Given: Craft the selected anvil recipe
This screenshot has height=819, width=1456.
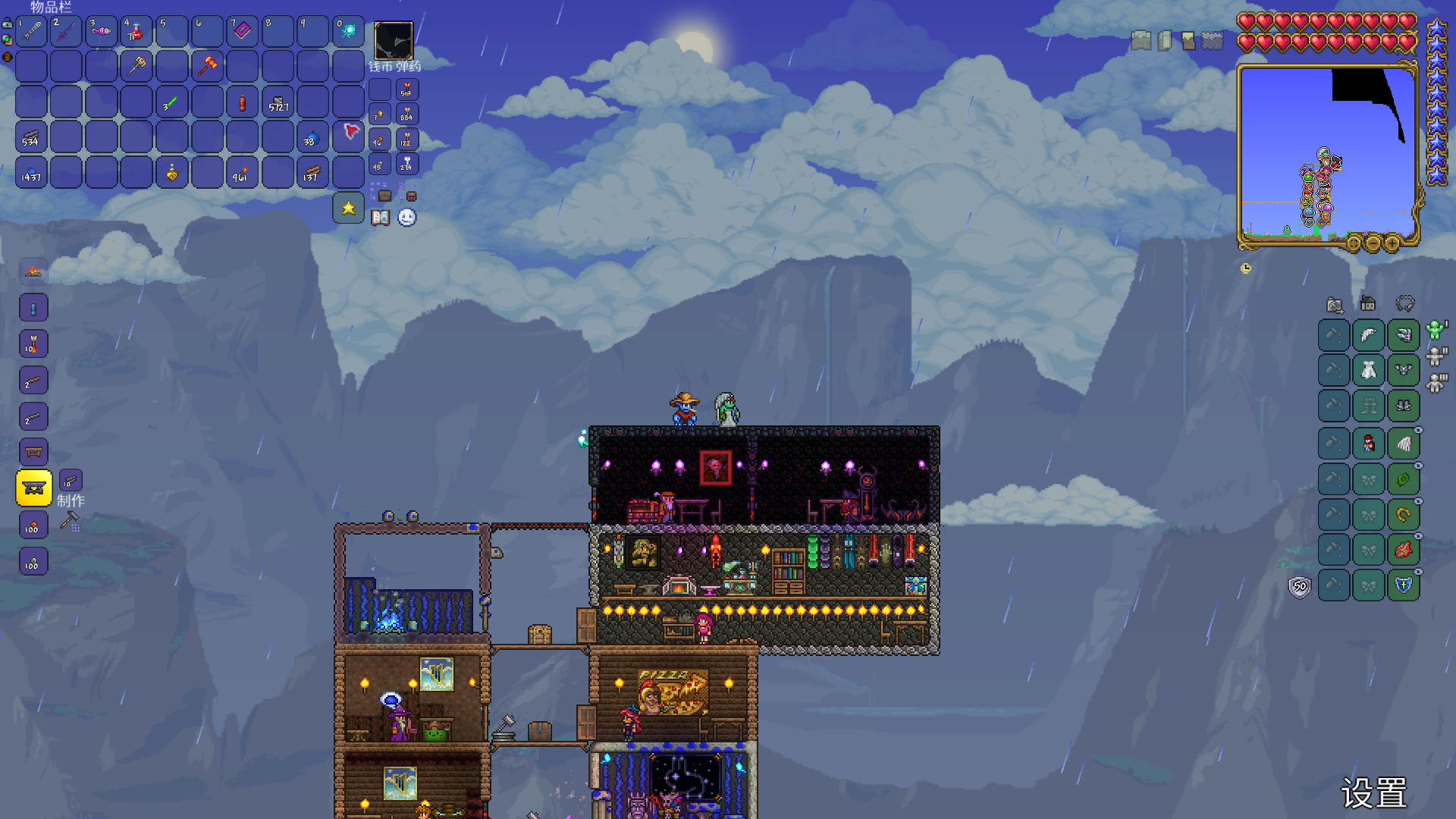Looking at the screenshot, I should (x=34, y=488).
